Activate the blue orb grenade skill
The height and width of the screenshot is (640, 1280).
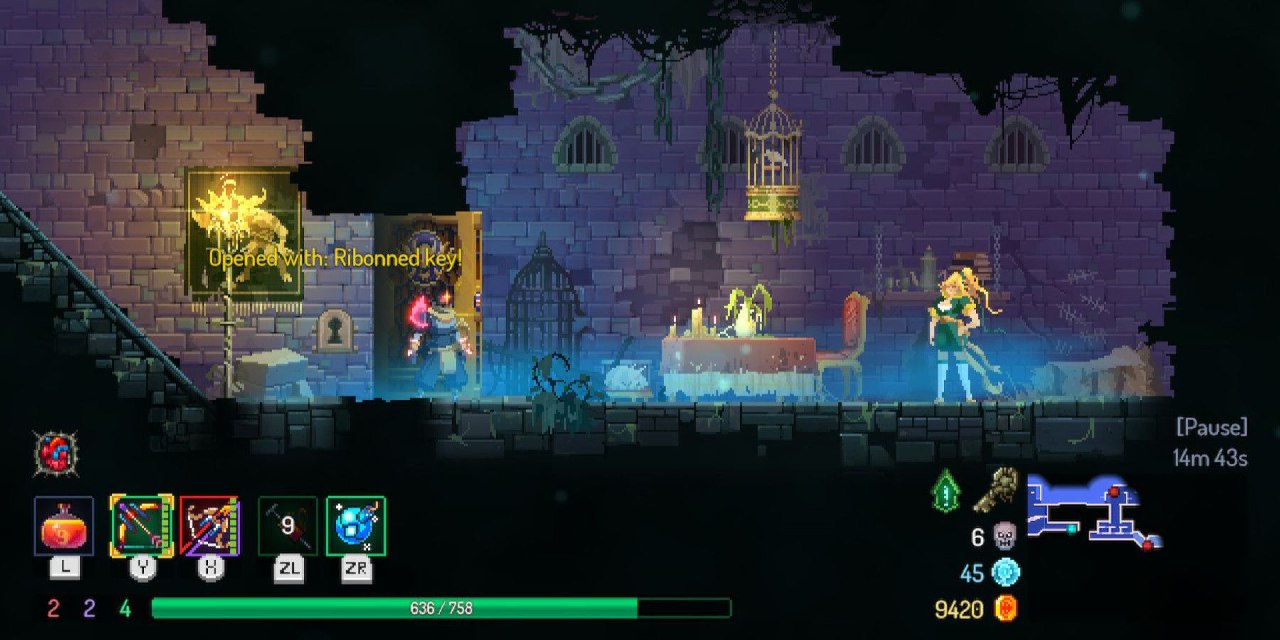[356, 526]
